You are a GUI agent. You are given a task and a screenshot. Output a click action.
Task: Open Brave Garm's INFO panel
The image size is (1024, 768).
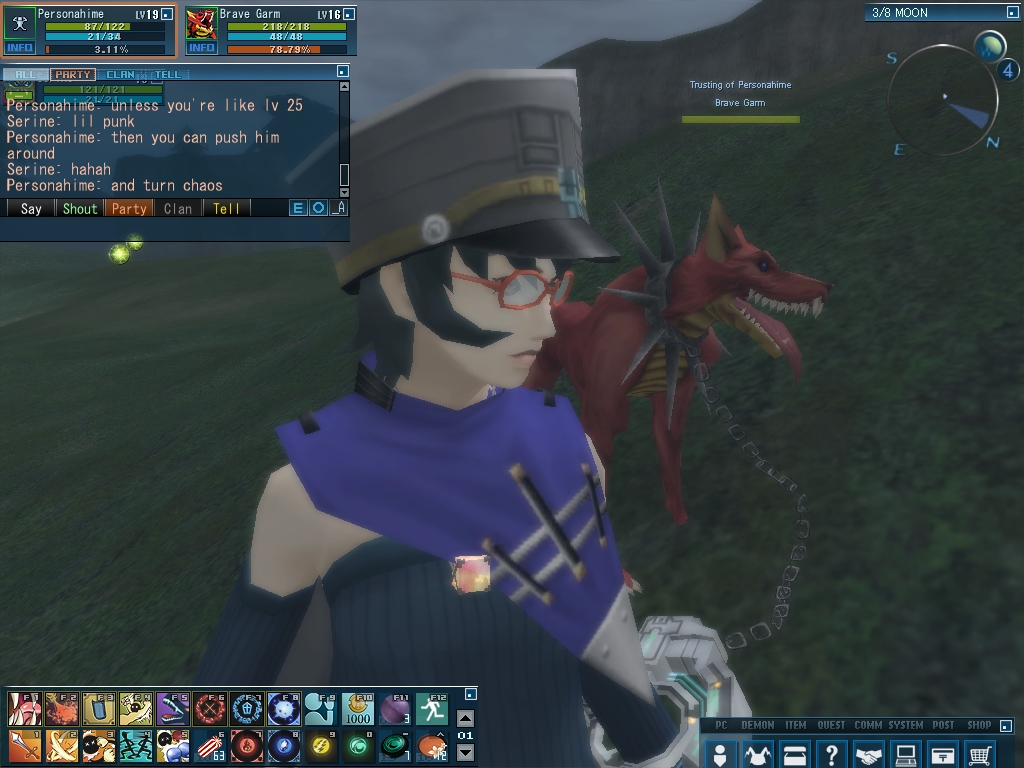(201, 48)
